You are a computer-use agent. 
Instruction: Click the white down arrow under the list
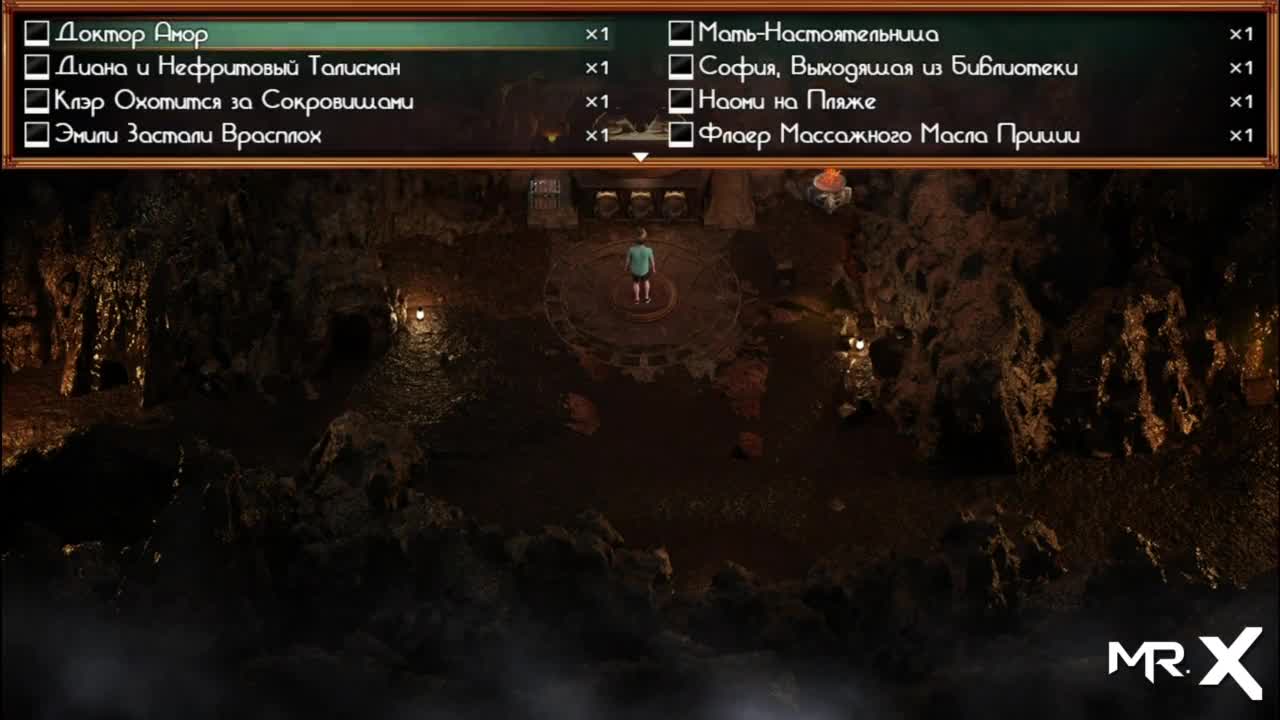point(641,157)
